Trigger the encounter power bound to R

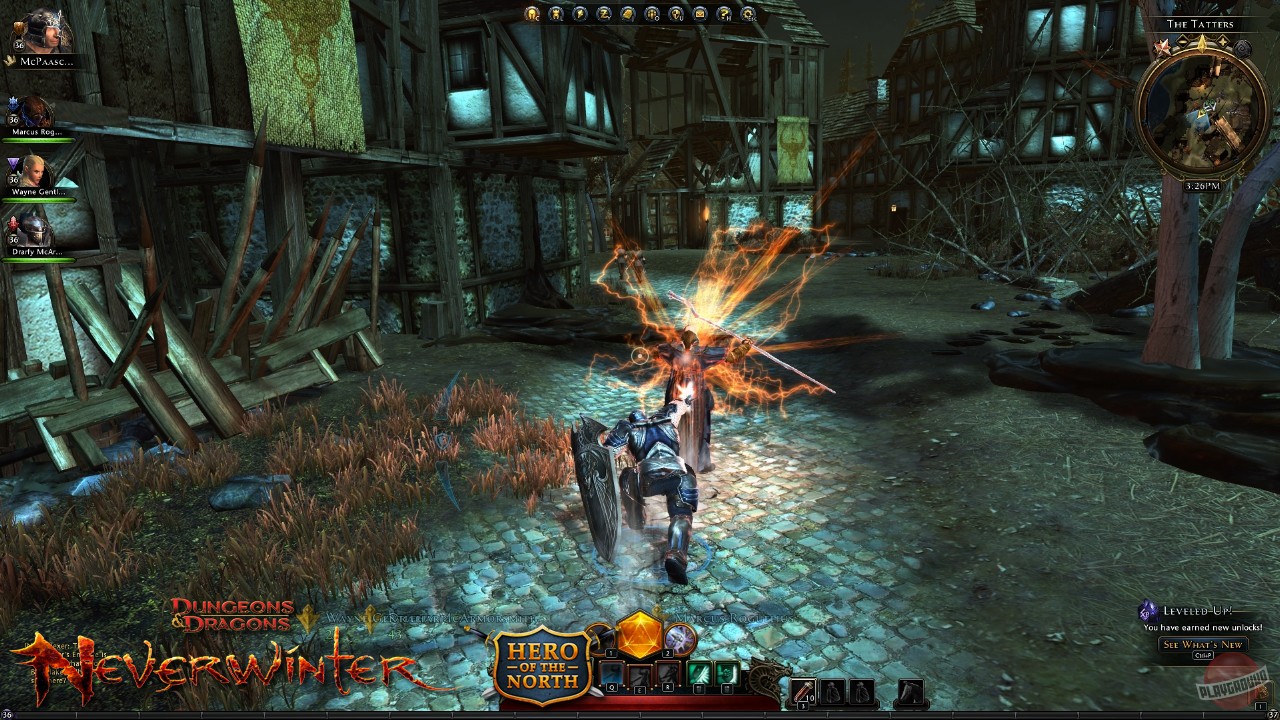coord(667,673)
